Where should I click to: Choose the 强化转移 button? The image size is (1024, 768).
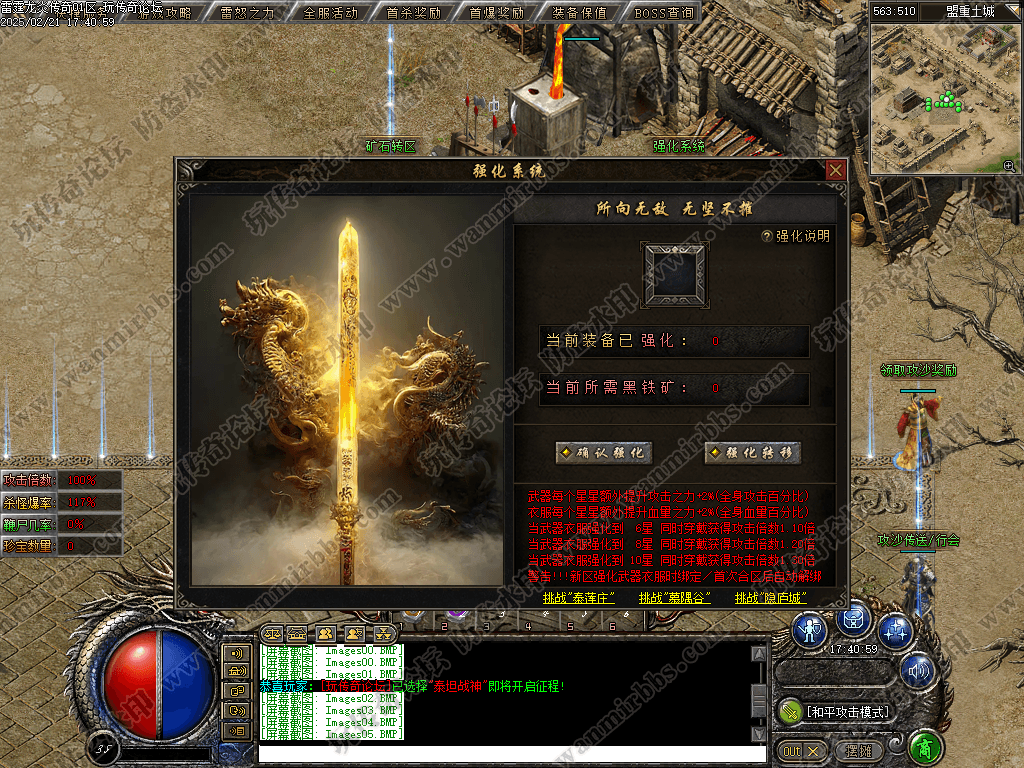tap(753, 453)
